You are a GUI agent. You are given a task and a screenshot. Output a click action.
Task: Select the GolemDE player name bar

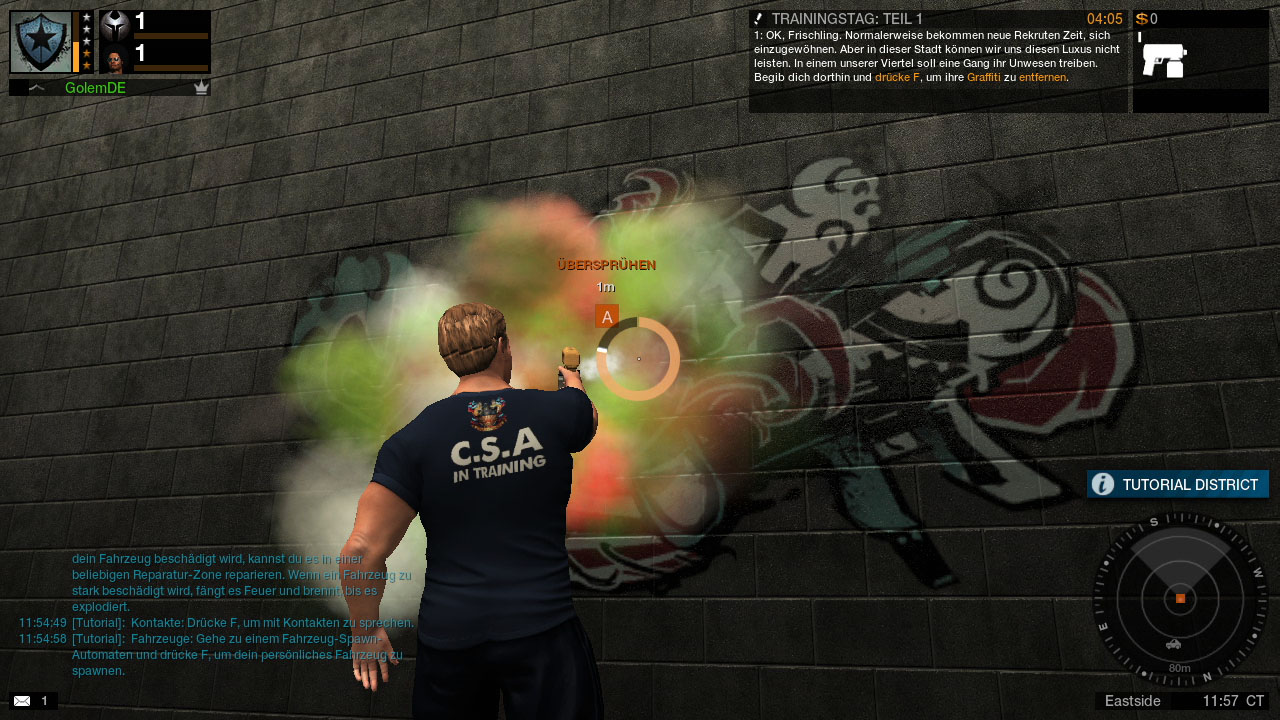(x=109, y=88)
